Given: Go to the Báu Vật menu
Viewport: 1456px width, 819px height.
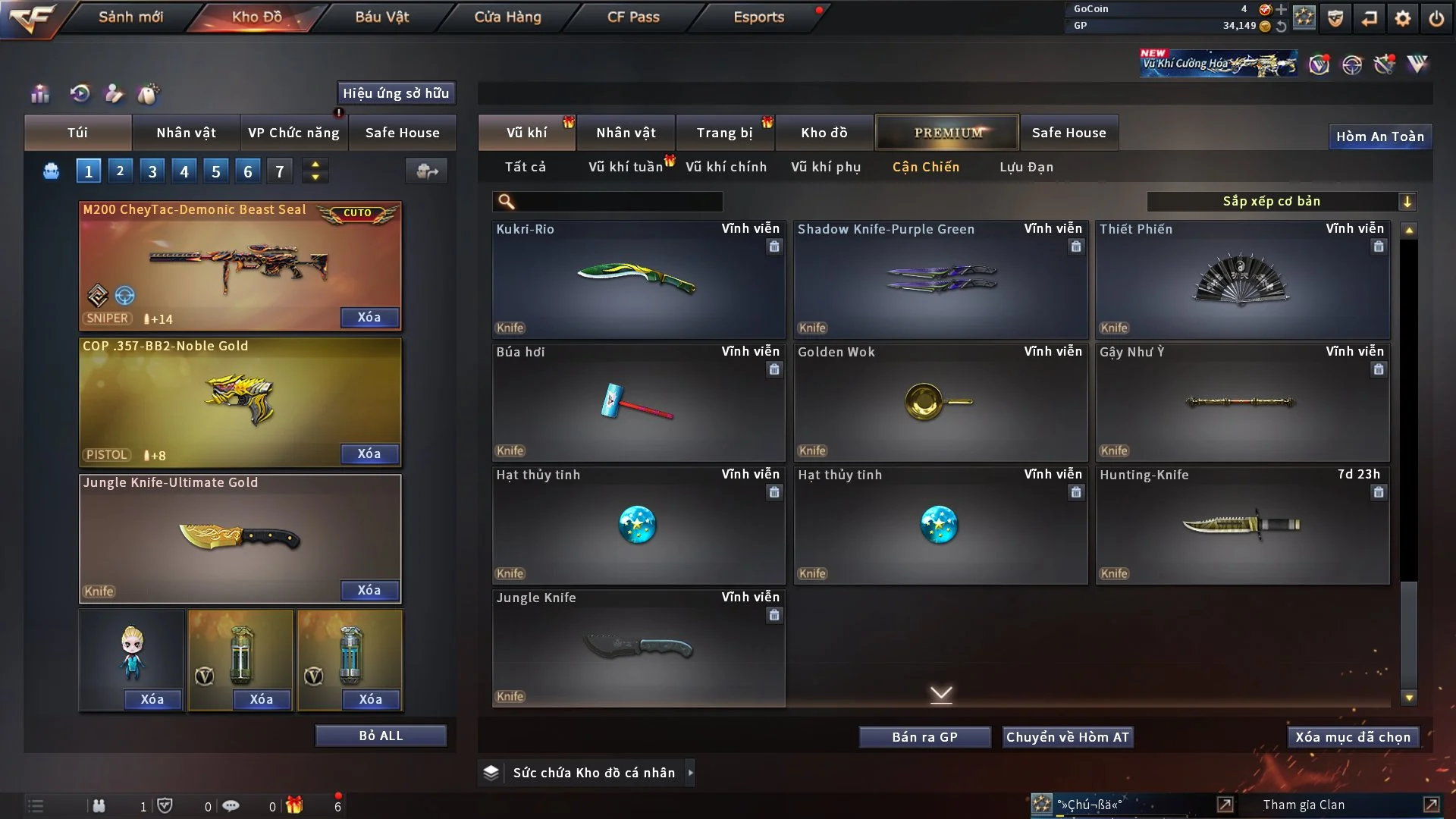Looking at the screenshot, I should [x=381, y=17].
